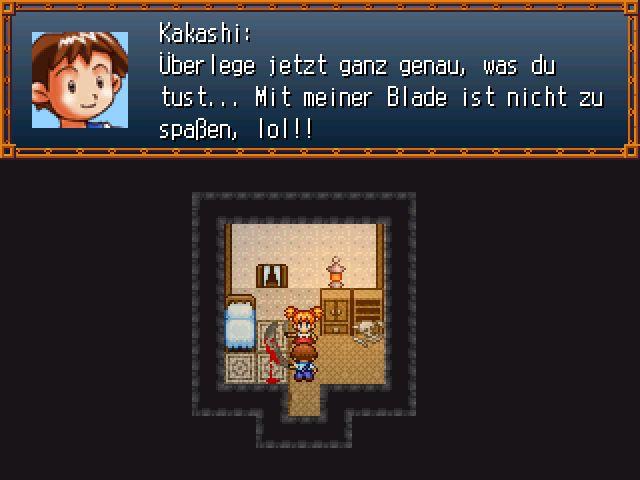Click Kakashi's face portrait in dialogue
The height and width of the screenshot is (480, 640).
point(80,80)
